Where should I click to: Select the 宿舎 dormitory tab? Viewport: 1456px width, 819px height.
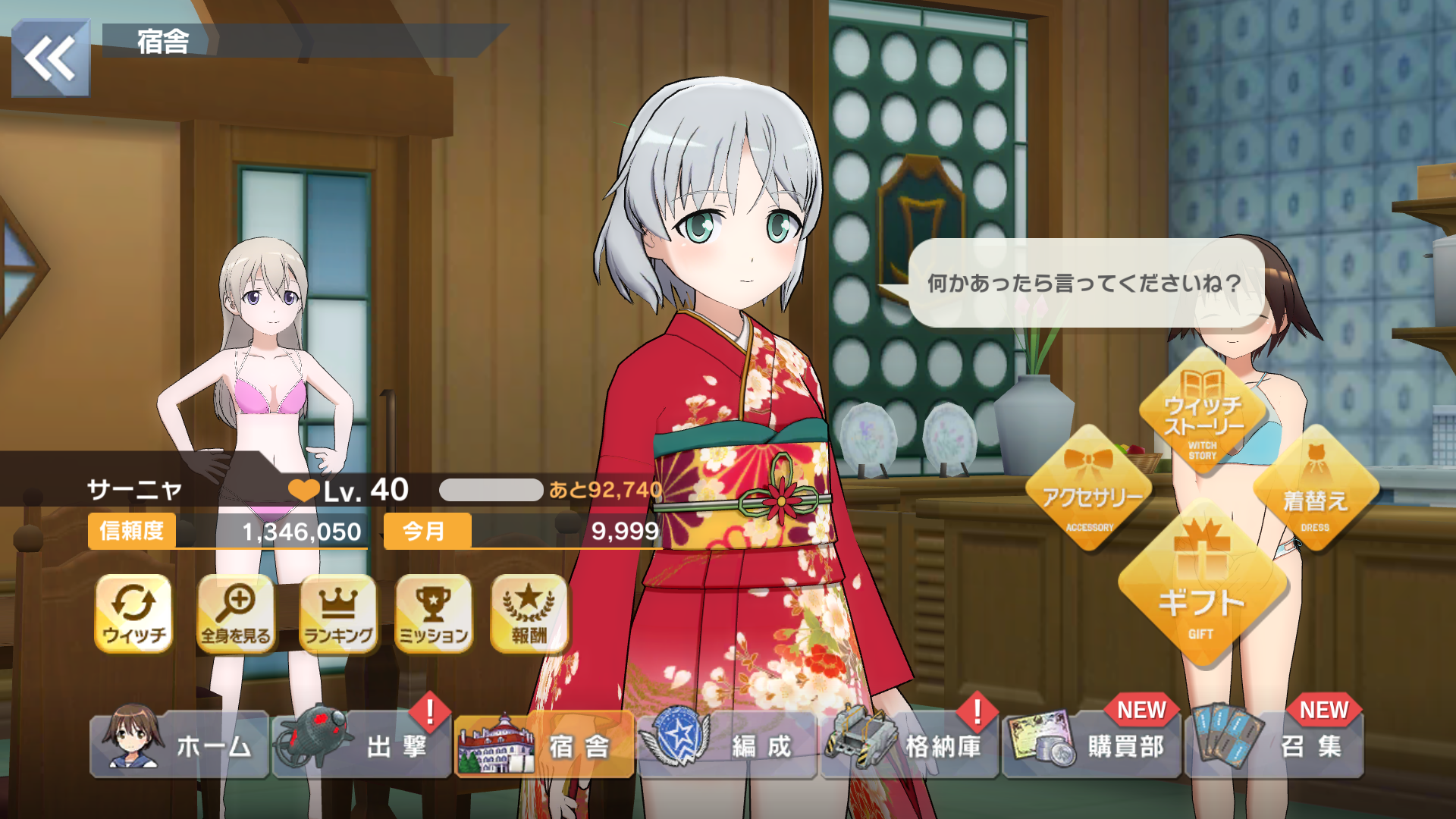pos(544,745)
